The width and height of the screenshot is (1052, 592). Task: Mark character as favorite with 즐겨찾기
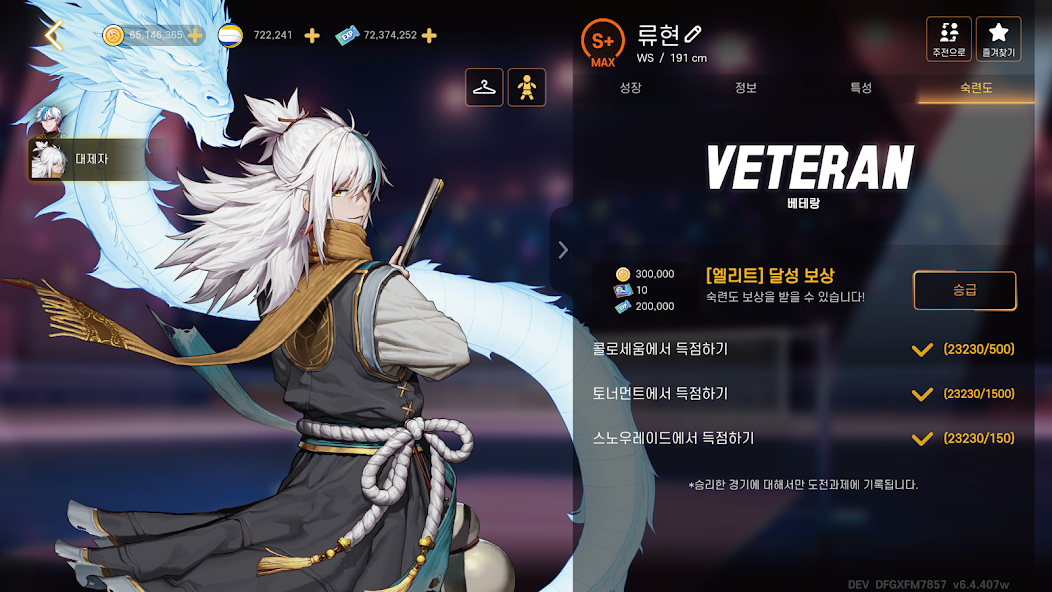click(x=998, y=39)
